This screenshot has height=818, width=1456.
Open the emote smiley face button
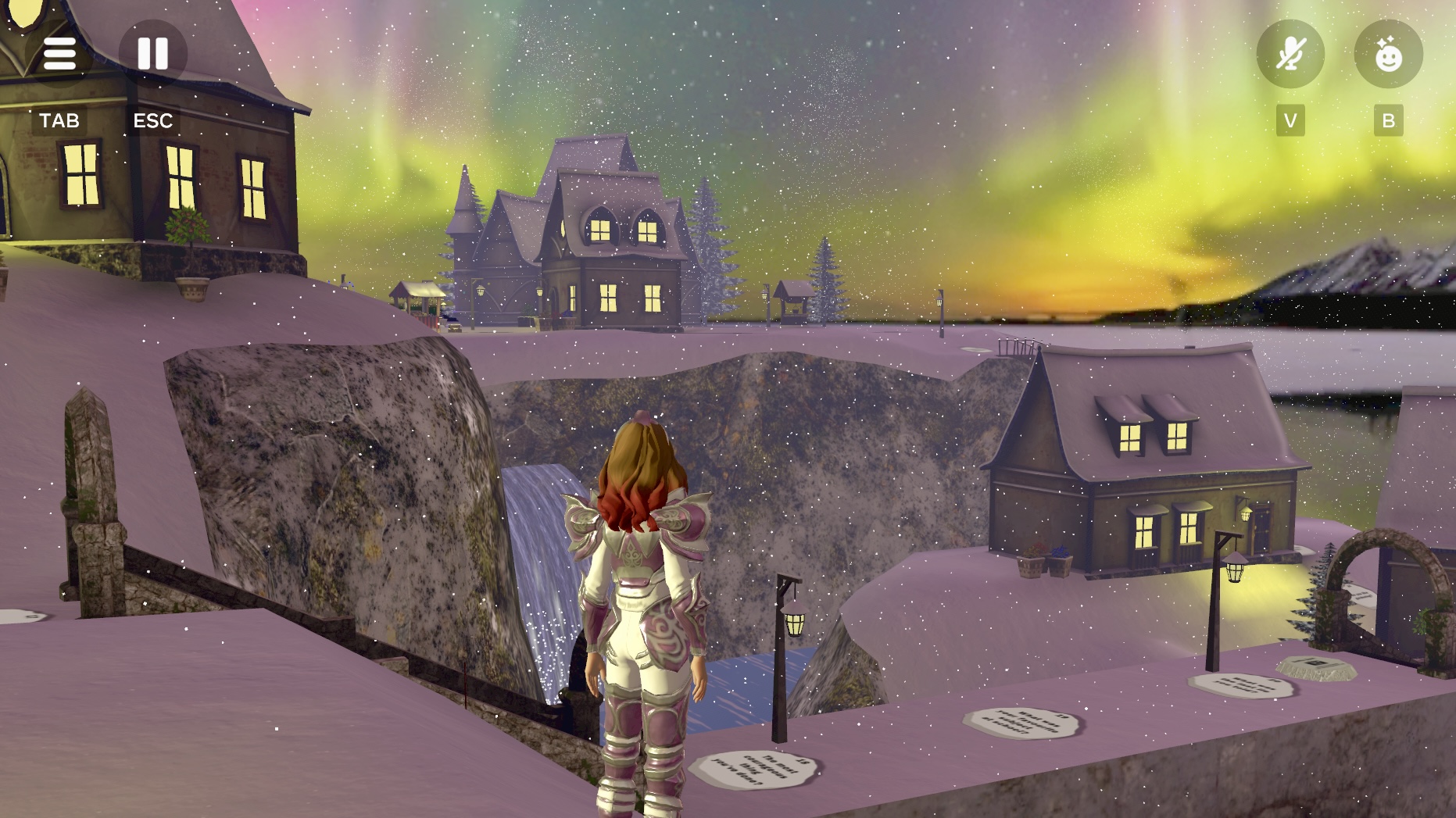coord(1388,54)
